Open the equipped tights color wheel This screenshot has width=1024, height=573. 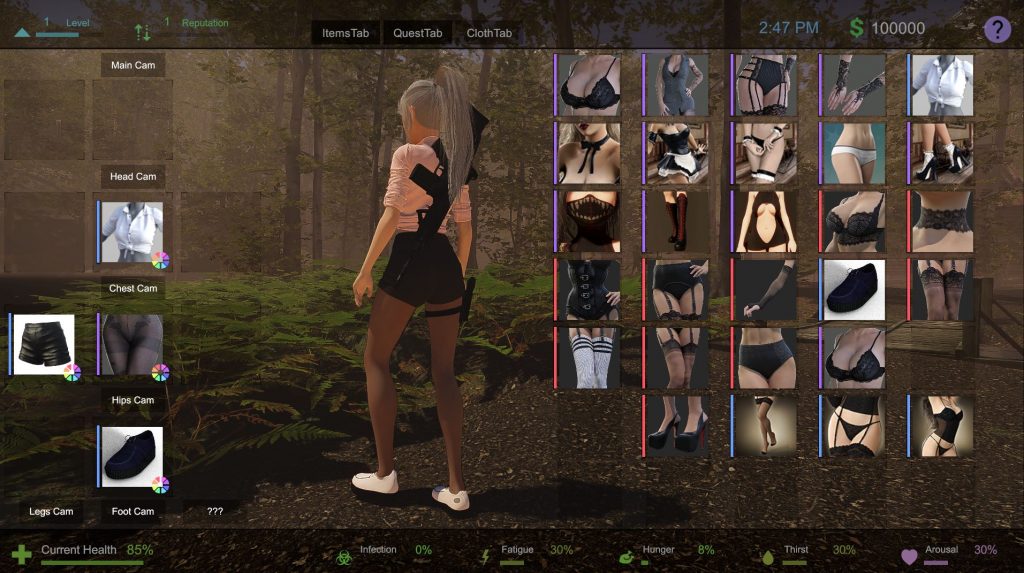pos(160,373)
